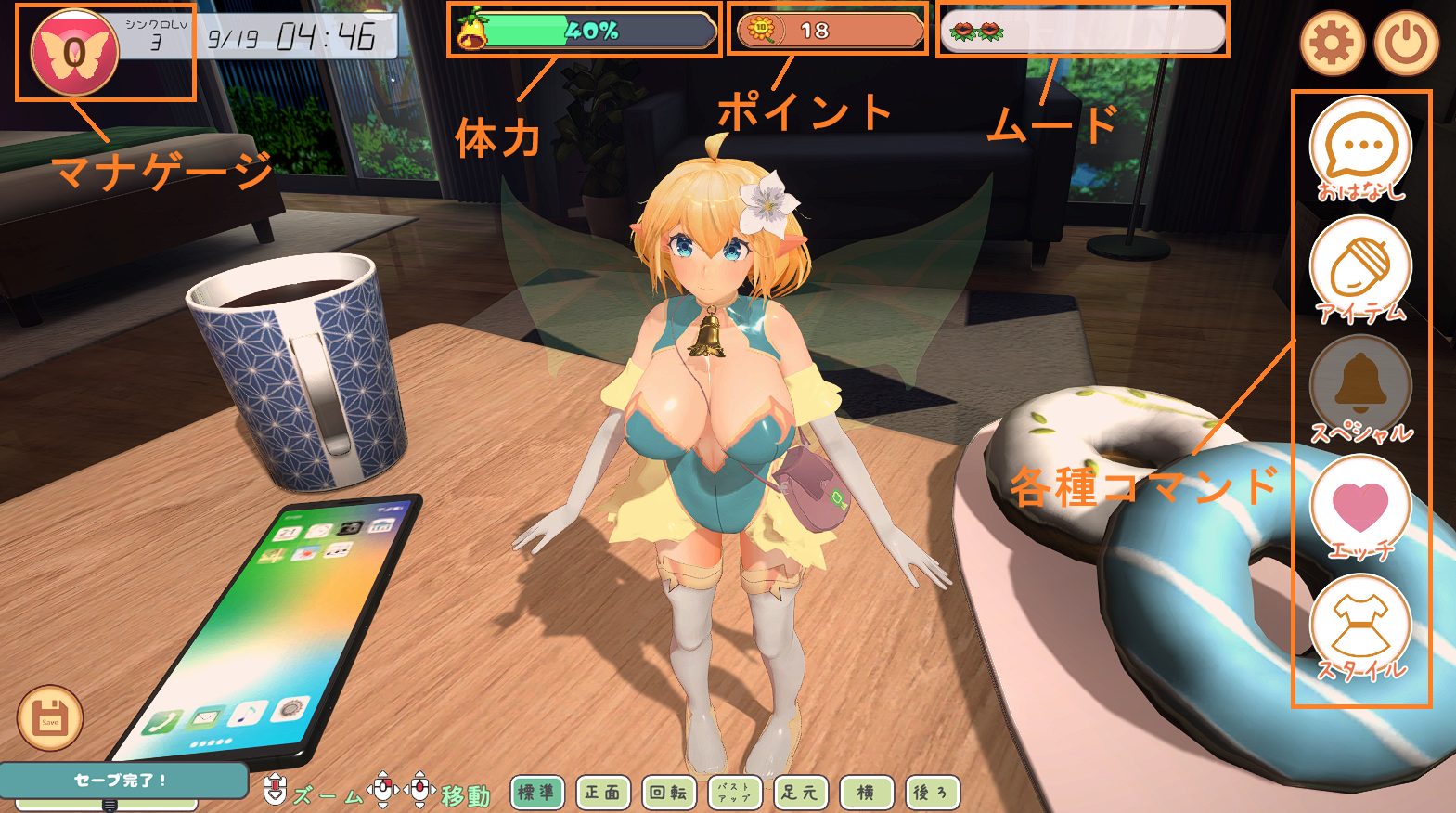Switch camera to 標準 standard view

(x=535, y=793)
